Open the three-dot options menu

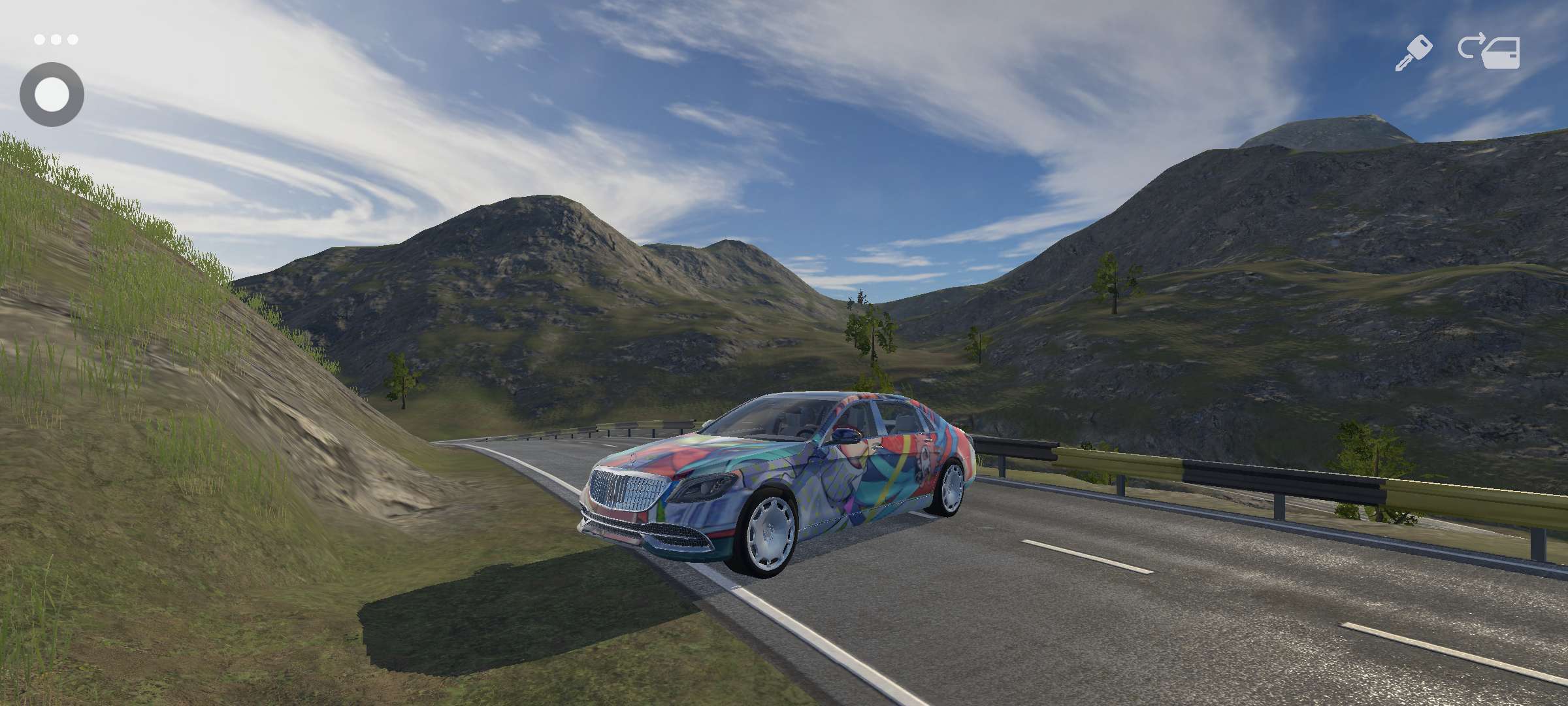coord(56,40)
